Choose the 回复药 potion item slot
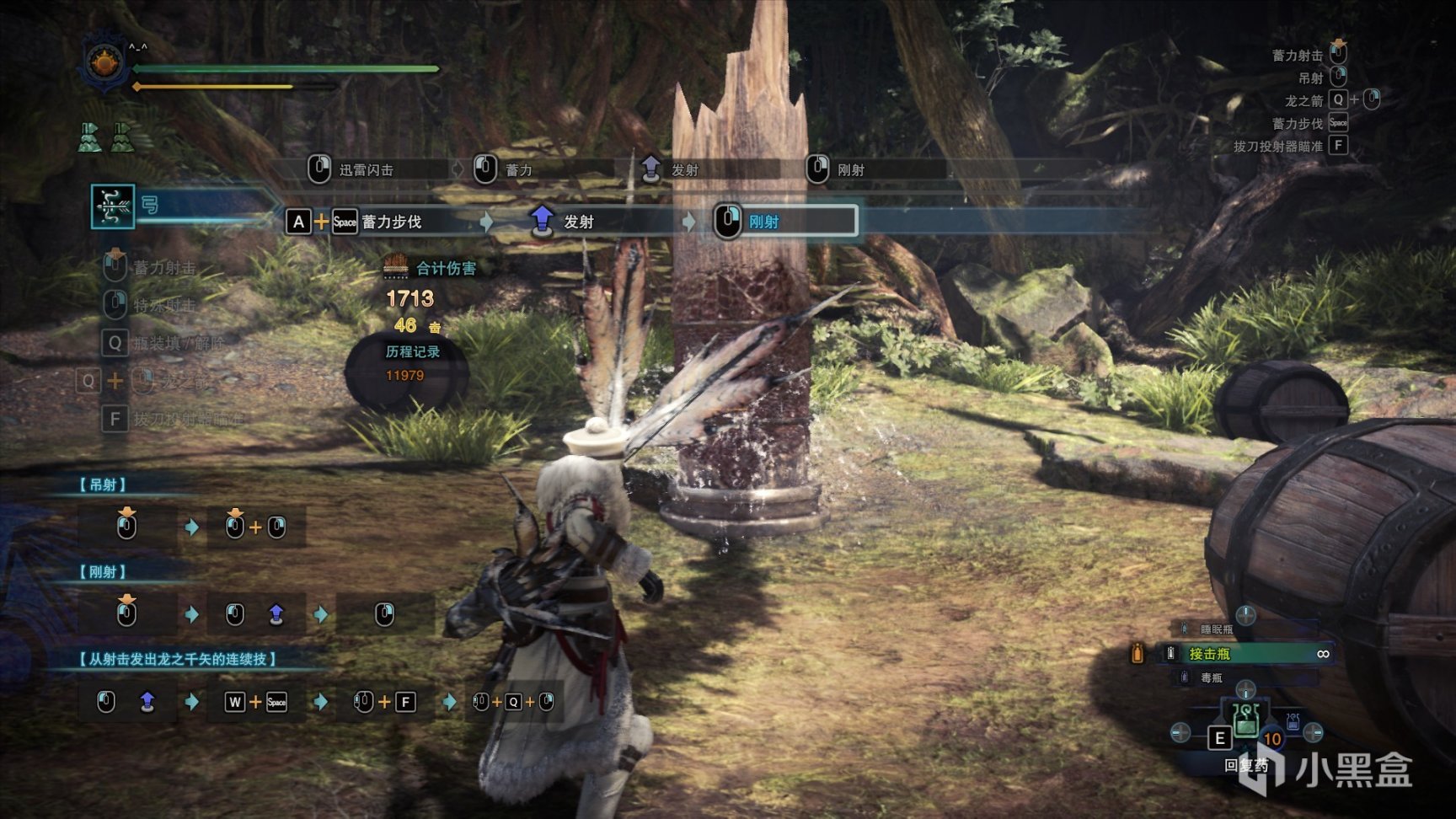The width and height of the screenshot is (1456, 819). coord(1245,722)
